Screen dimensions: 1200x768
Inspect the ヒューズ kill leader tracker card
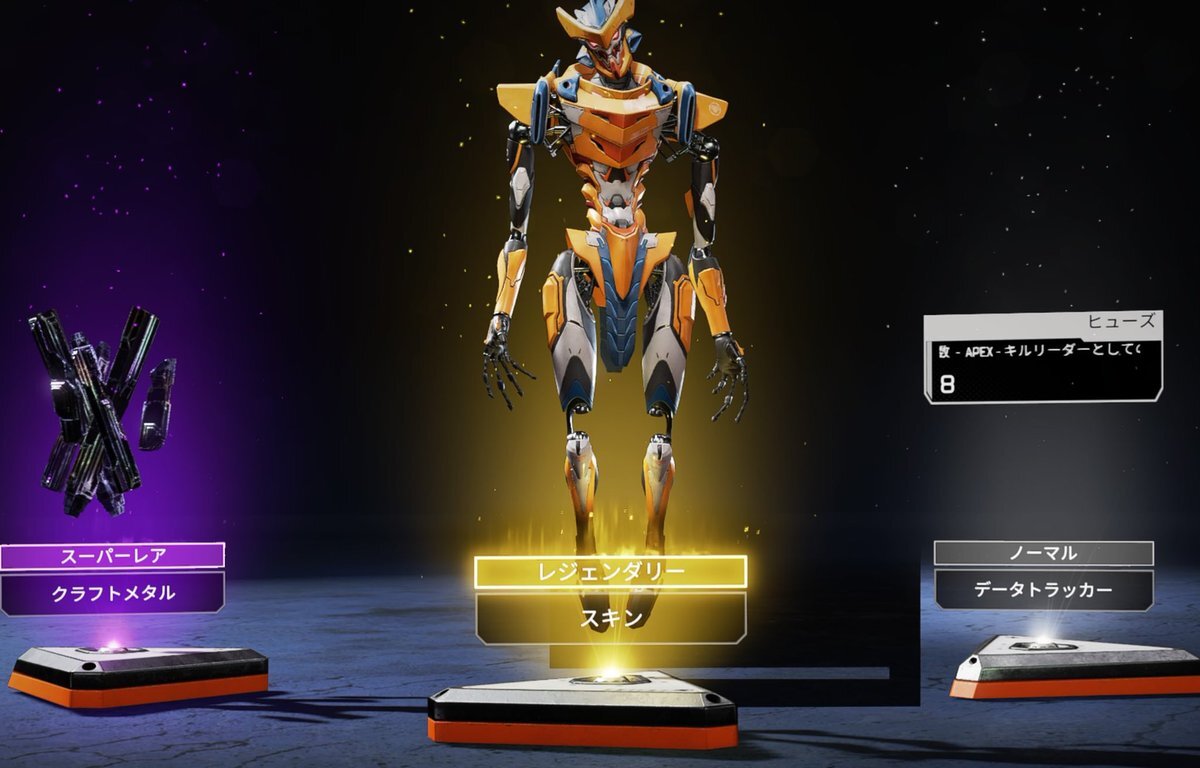pyautogui.click(x=1043, y=357)
